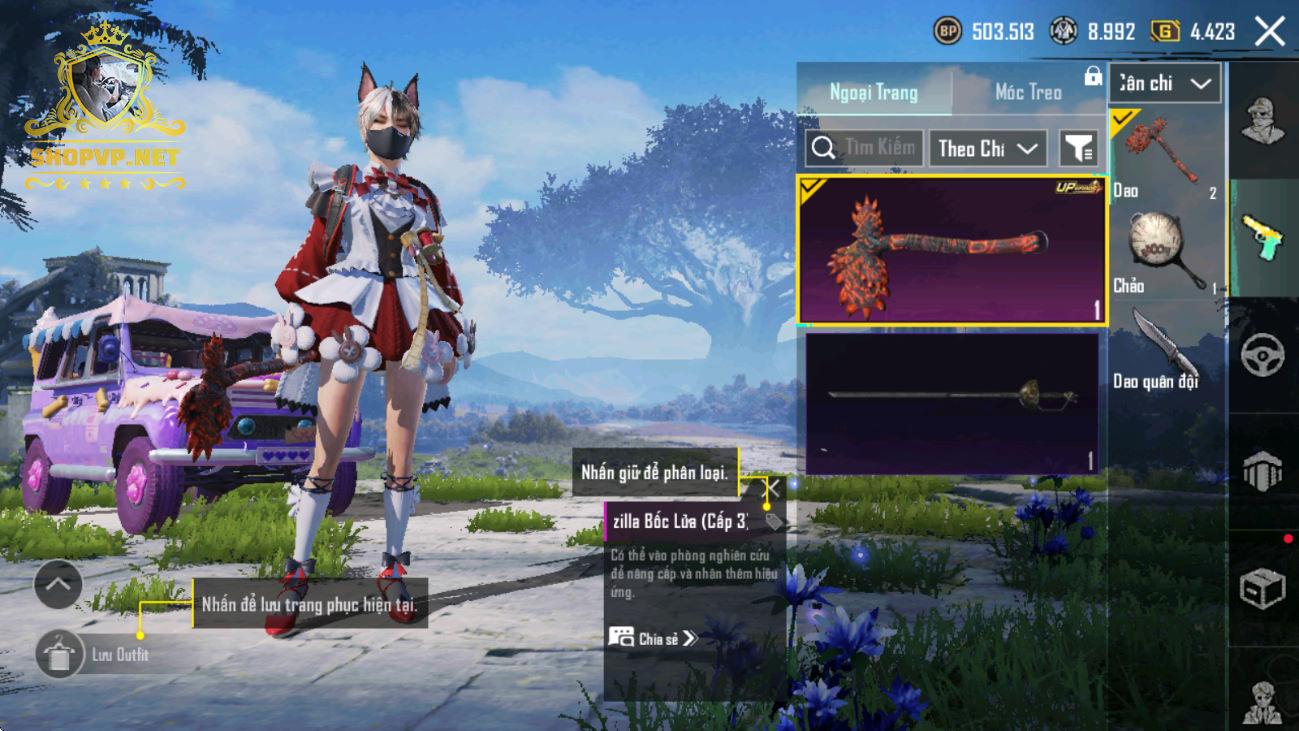Open the crate box sidebar section
This screenshot has width=1299, height=731.
pyautogui.click(x=1262, y=589)
